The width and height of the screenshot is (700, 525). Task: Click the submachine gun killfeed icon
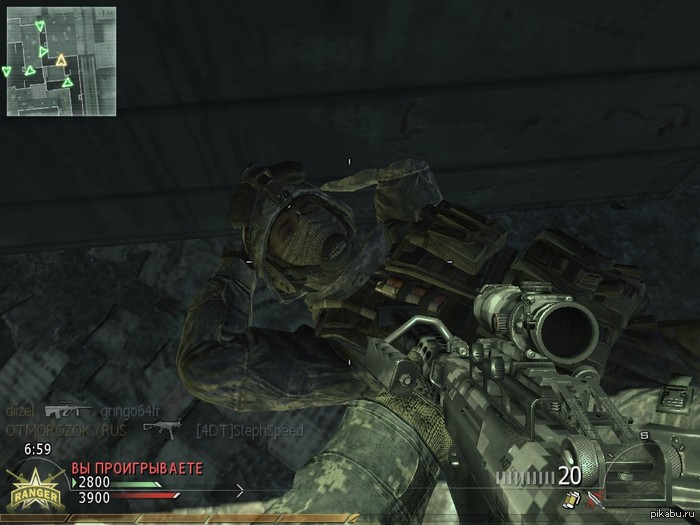[159, 429]
